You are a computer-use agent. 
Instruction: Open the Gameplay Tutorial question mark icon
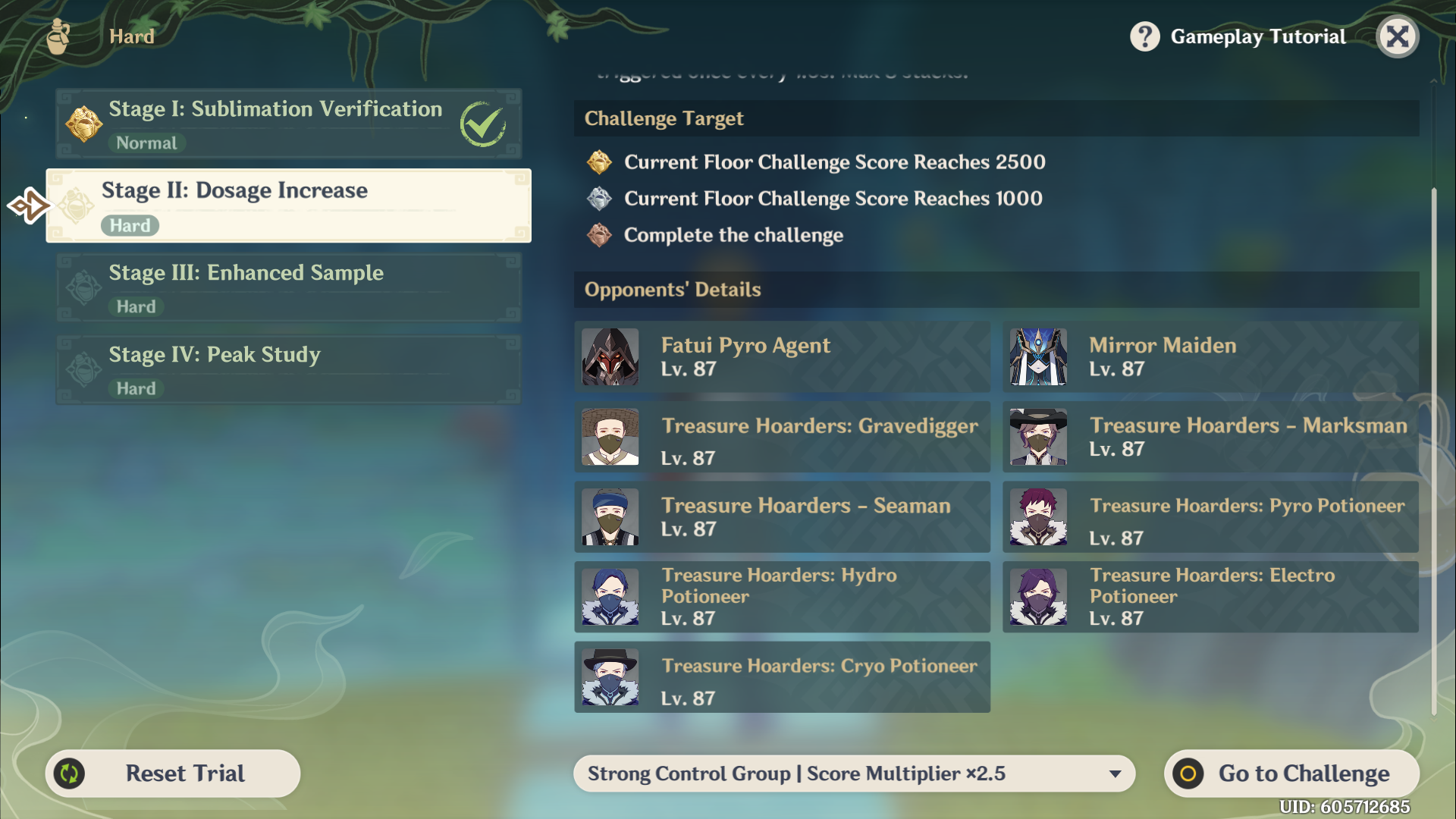(1144, 36)
